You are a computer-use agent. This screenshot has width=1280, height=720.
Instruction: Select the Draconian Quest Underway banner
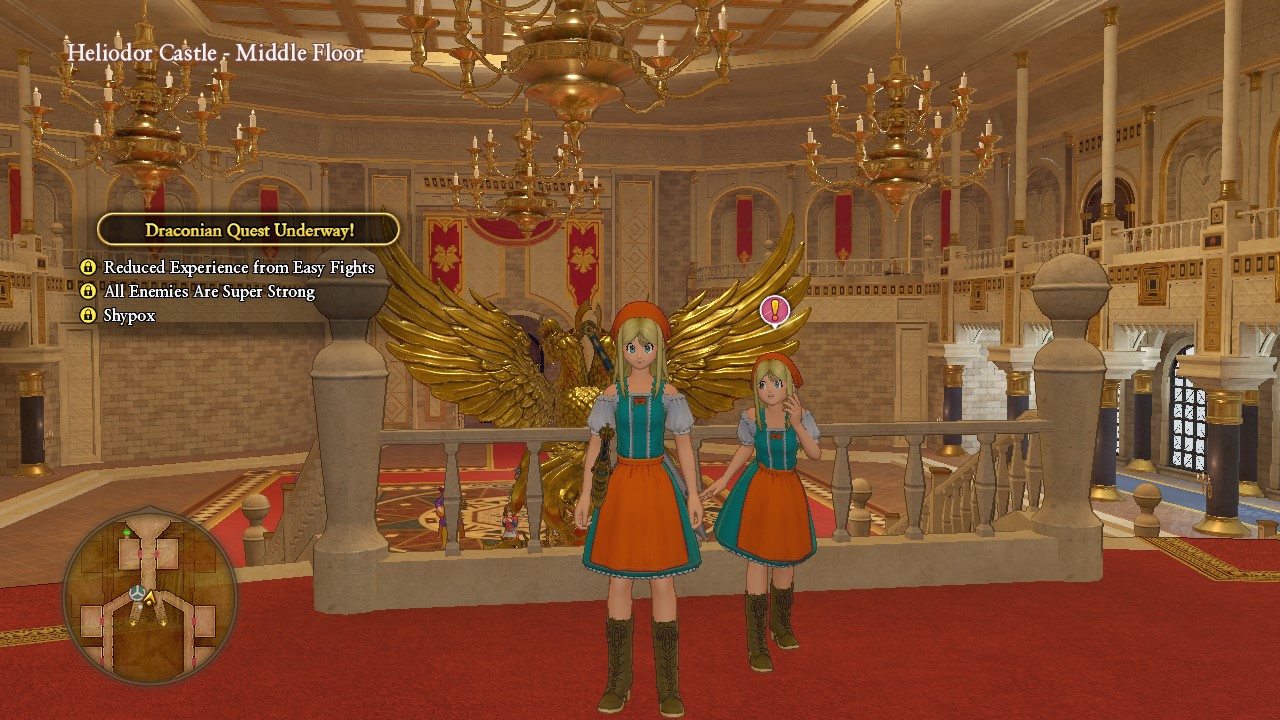point(249,230)
